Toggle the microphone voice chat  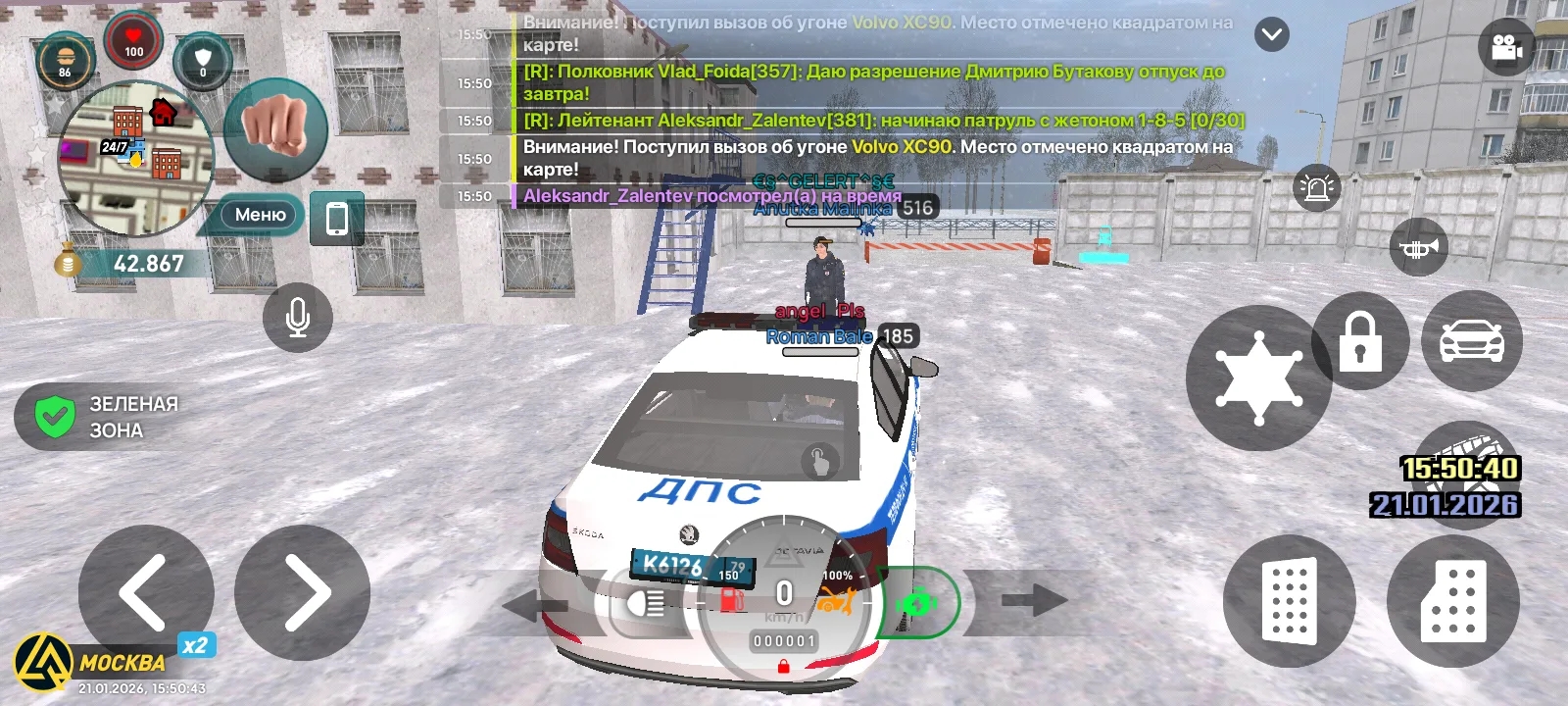coord(298,317)
